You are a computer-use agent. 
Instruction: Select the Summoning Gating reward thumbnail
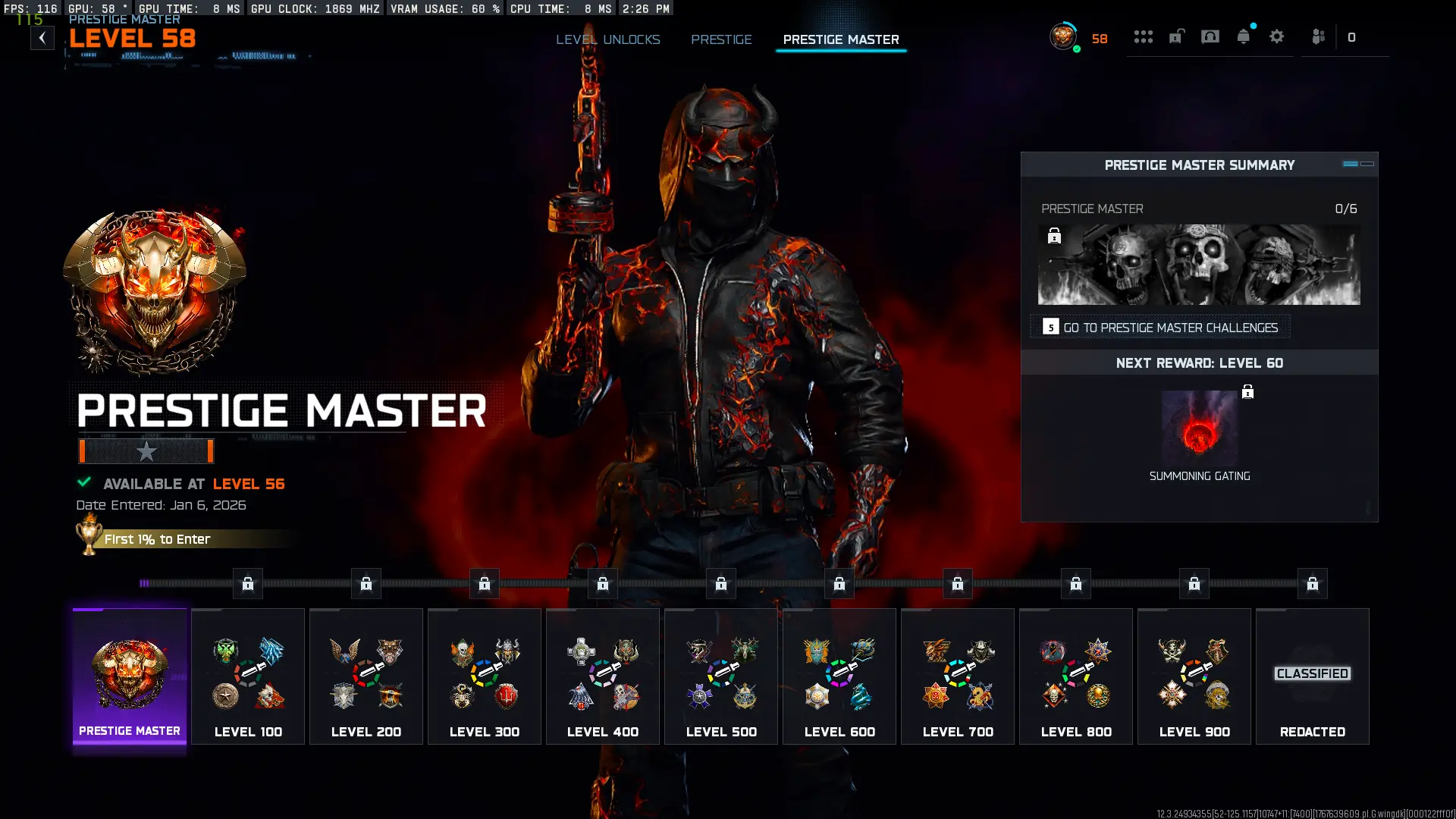pyautogui.click(x=1200, y=429)
